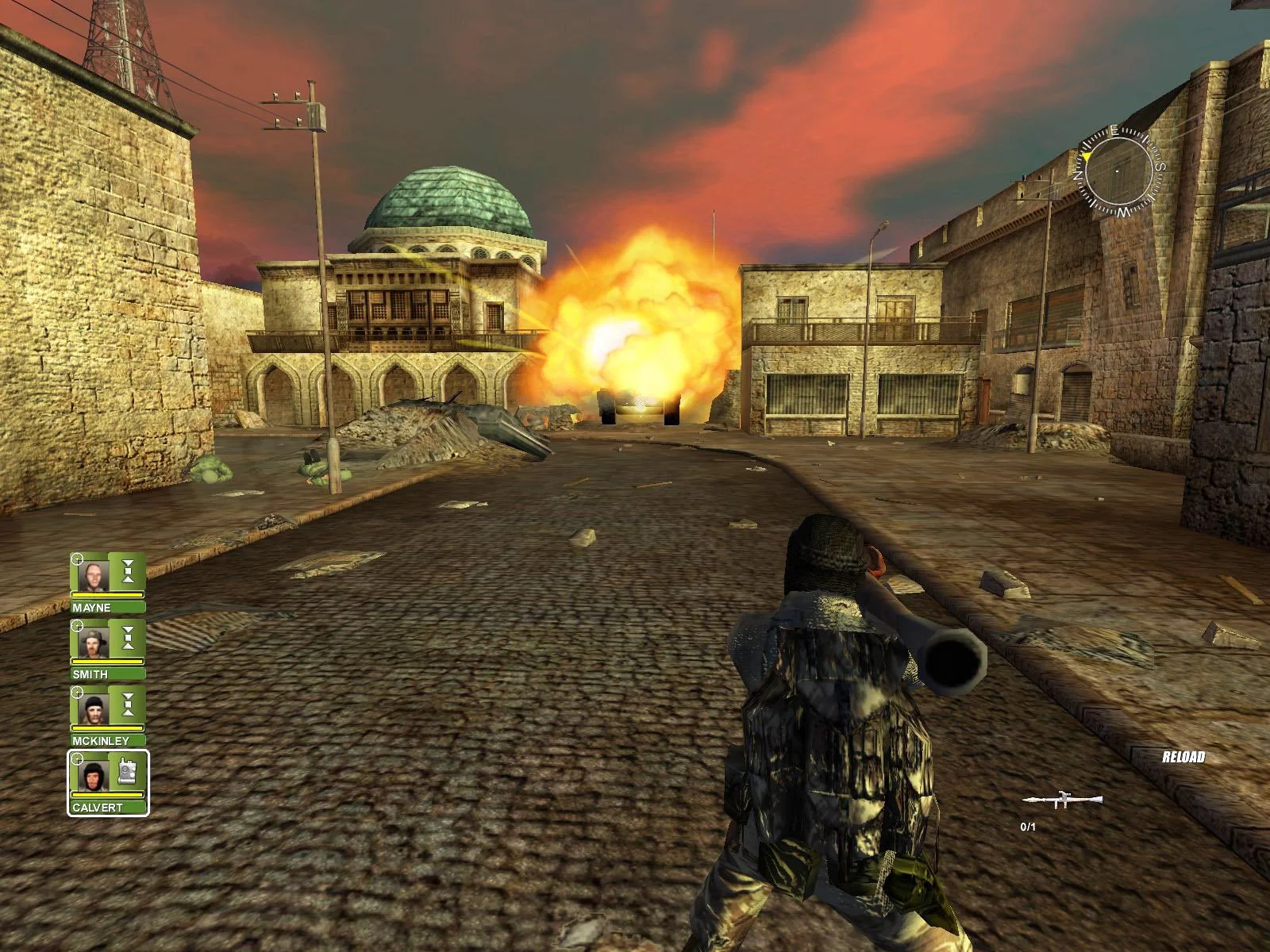Choose McKinley's portrait card

(x=94, y=706)
